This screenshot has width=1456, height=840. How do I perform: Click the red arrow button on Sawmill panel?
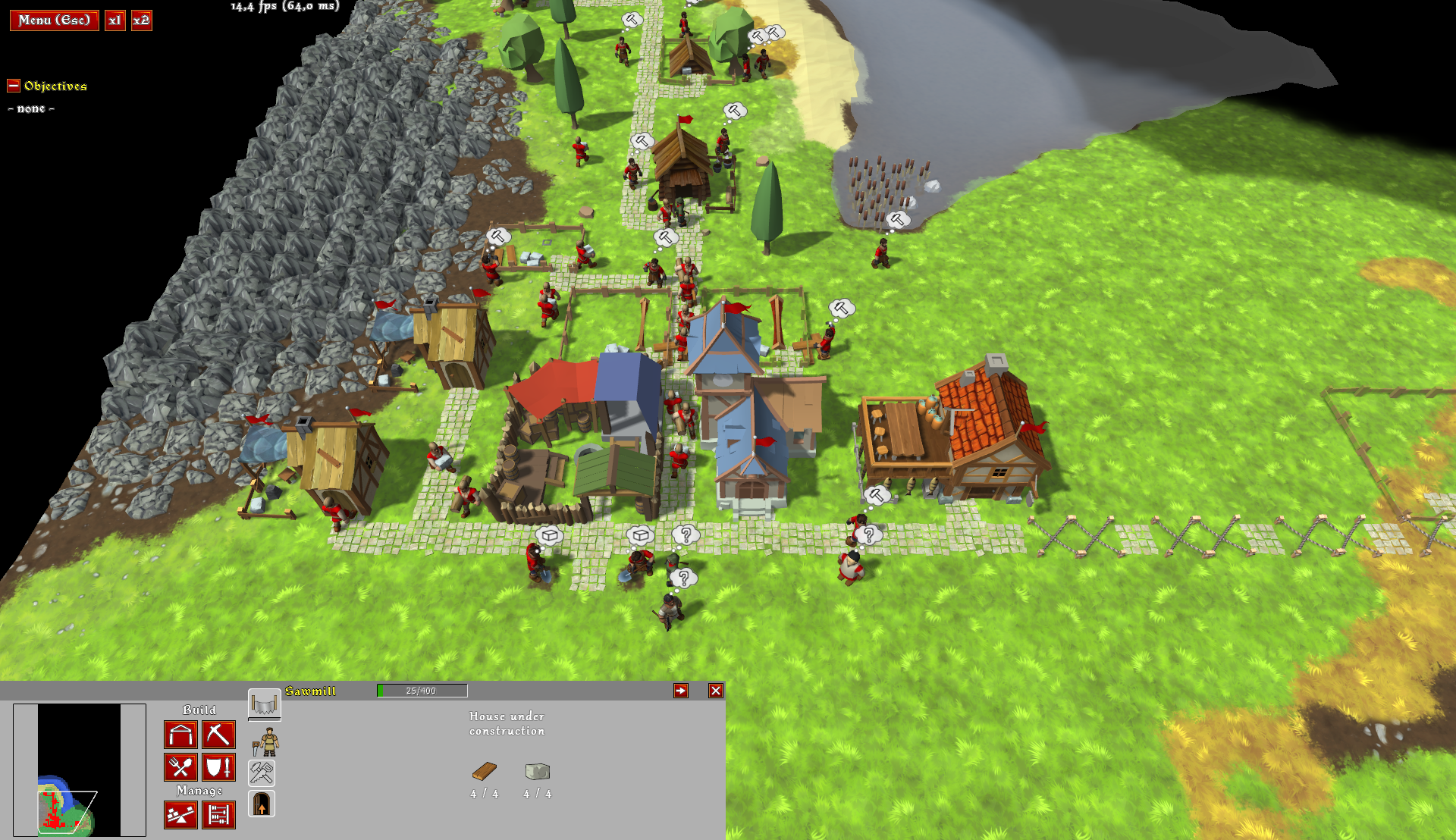click(x=681, y=691)
